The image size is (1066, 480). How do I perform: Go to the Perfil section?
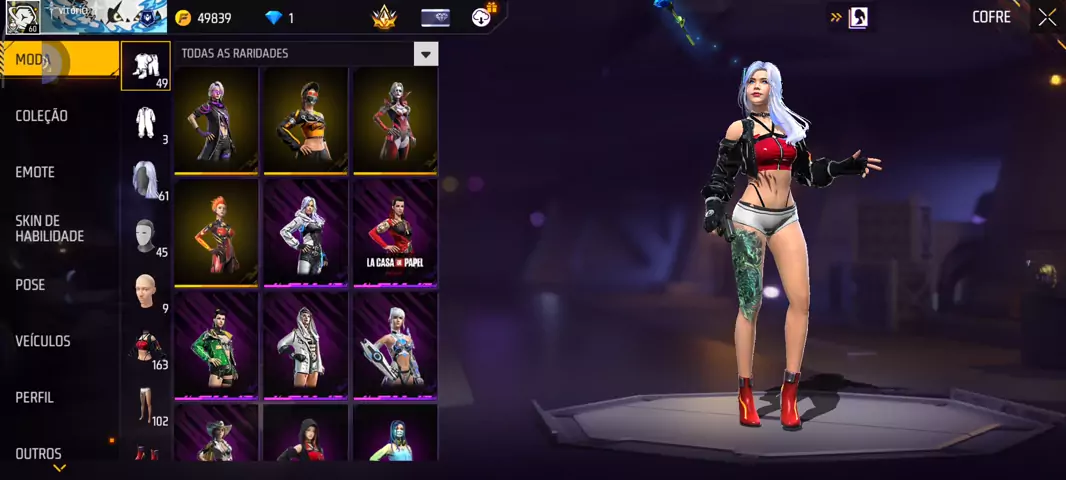tap(34, 397)
